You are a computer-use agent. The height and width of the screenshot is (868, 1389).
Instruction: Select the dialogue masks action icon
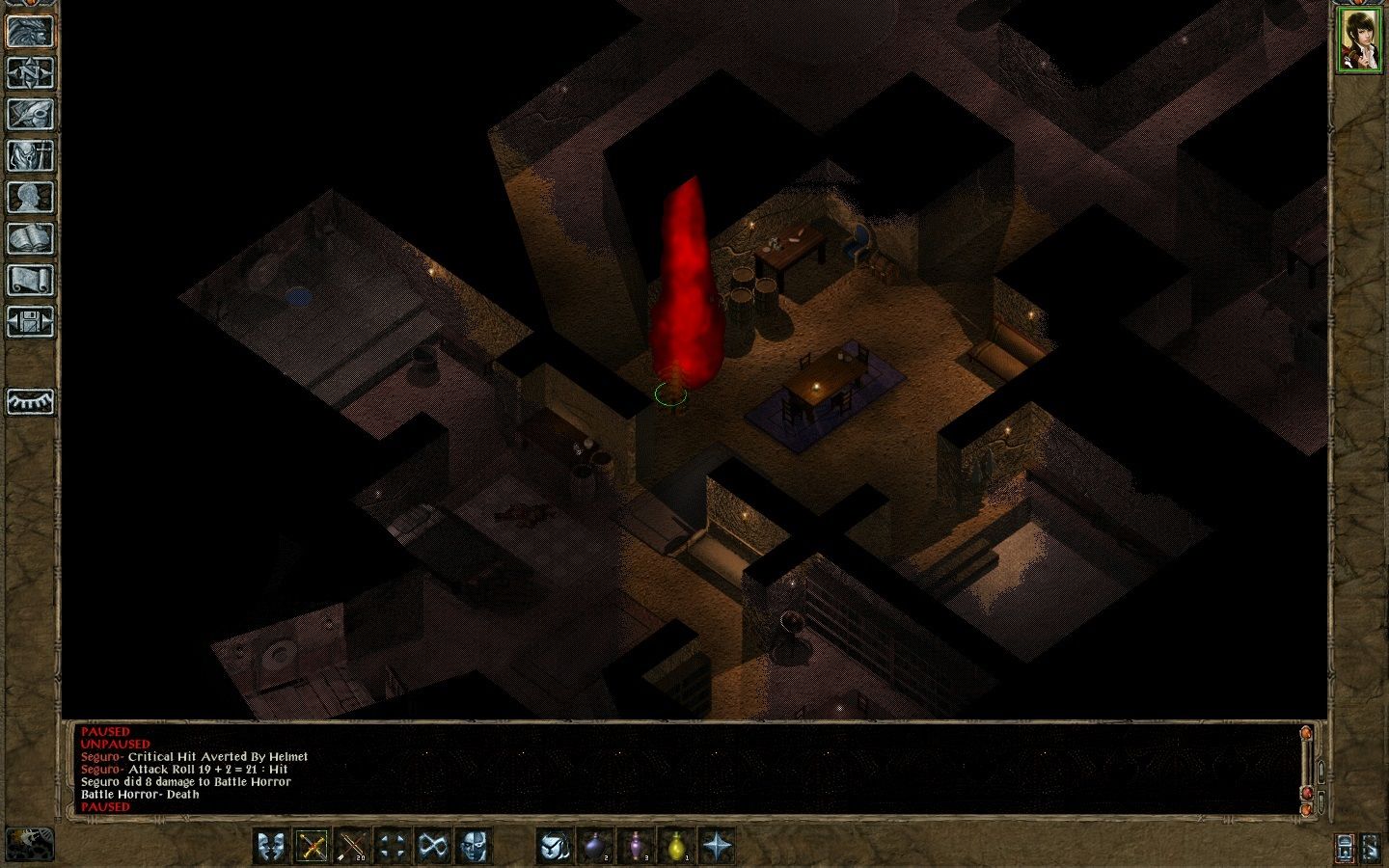[271, 845]
